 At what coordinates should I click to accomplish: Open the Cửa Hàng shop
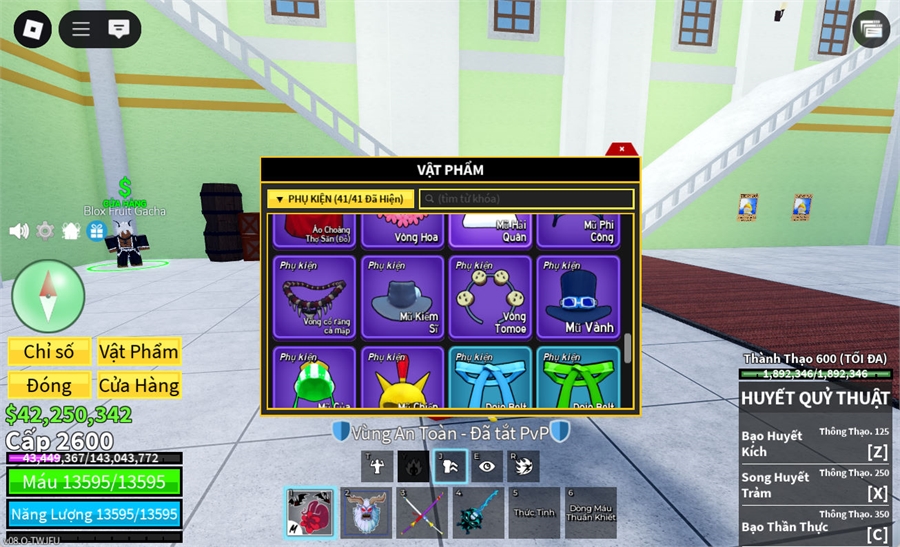[x=139, y=385]
